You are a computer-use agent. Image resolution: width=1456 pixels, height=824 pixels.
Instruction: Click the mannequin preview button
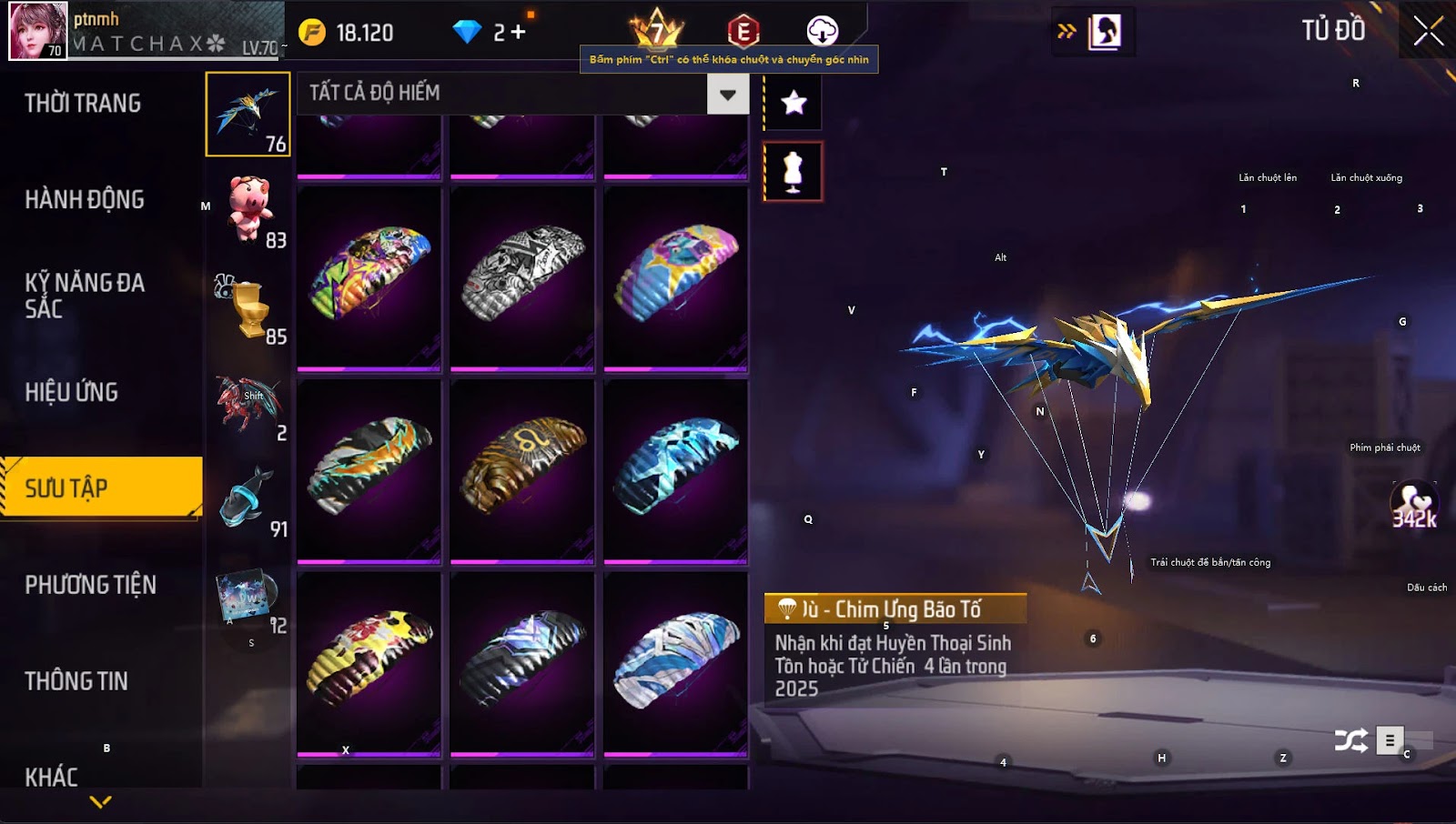pyautogui.click(x=794, y=171)
